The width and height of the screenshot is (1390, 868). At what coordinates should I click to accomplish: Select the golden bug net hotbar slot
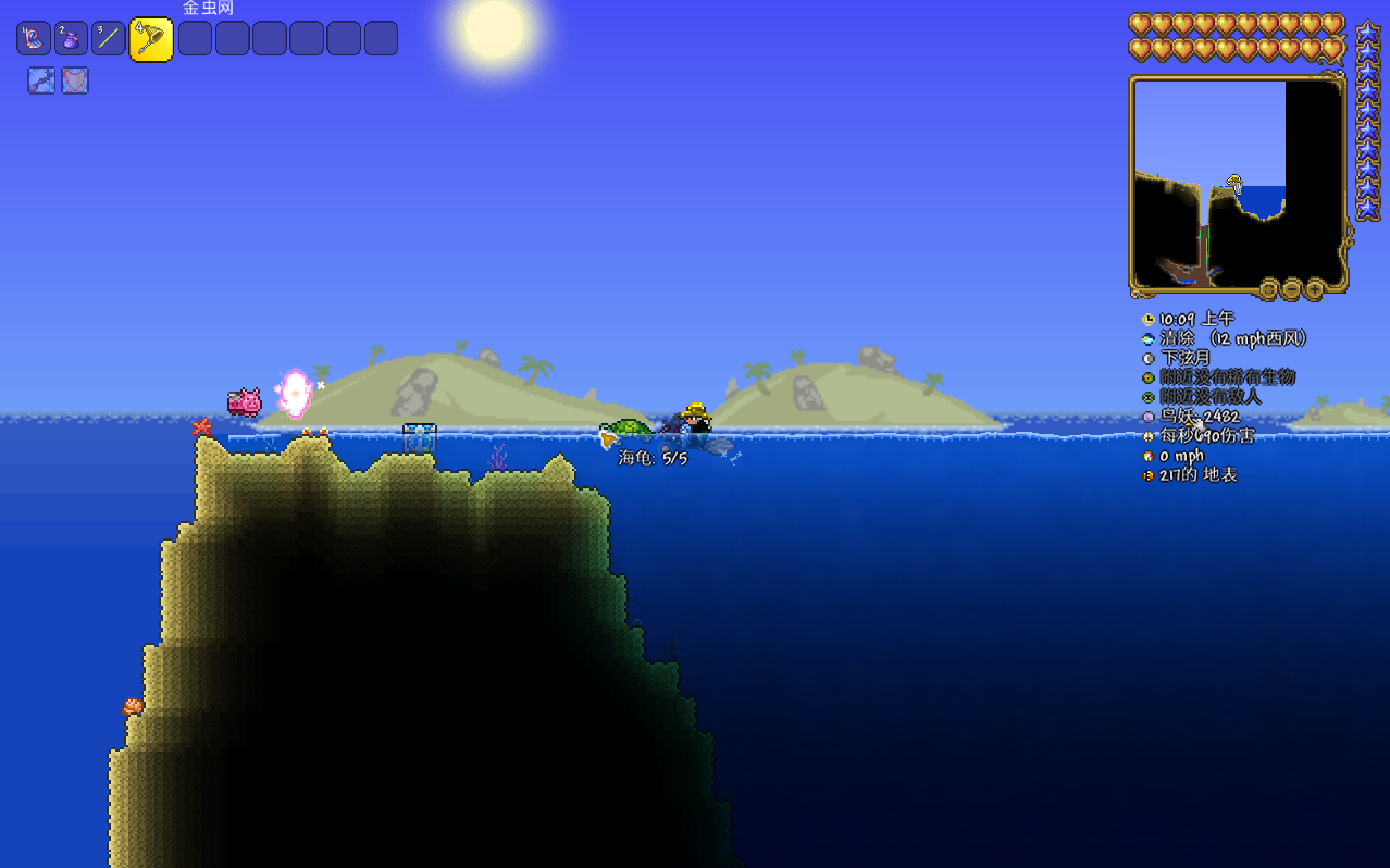tap(151, 39)
